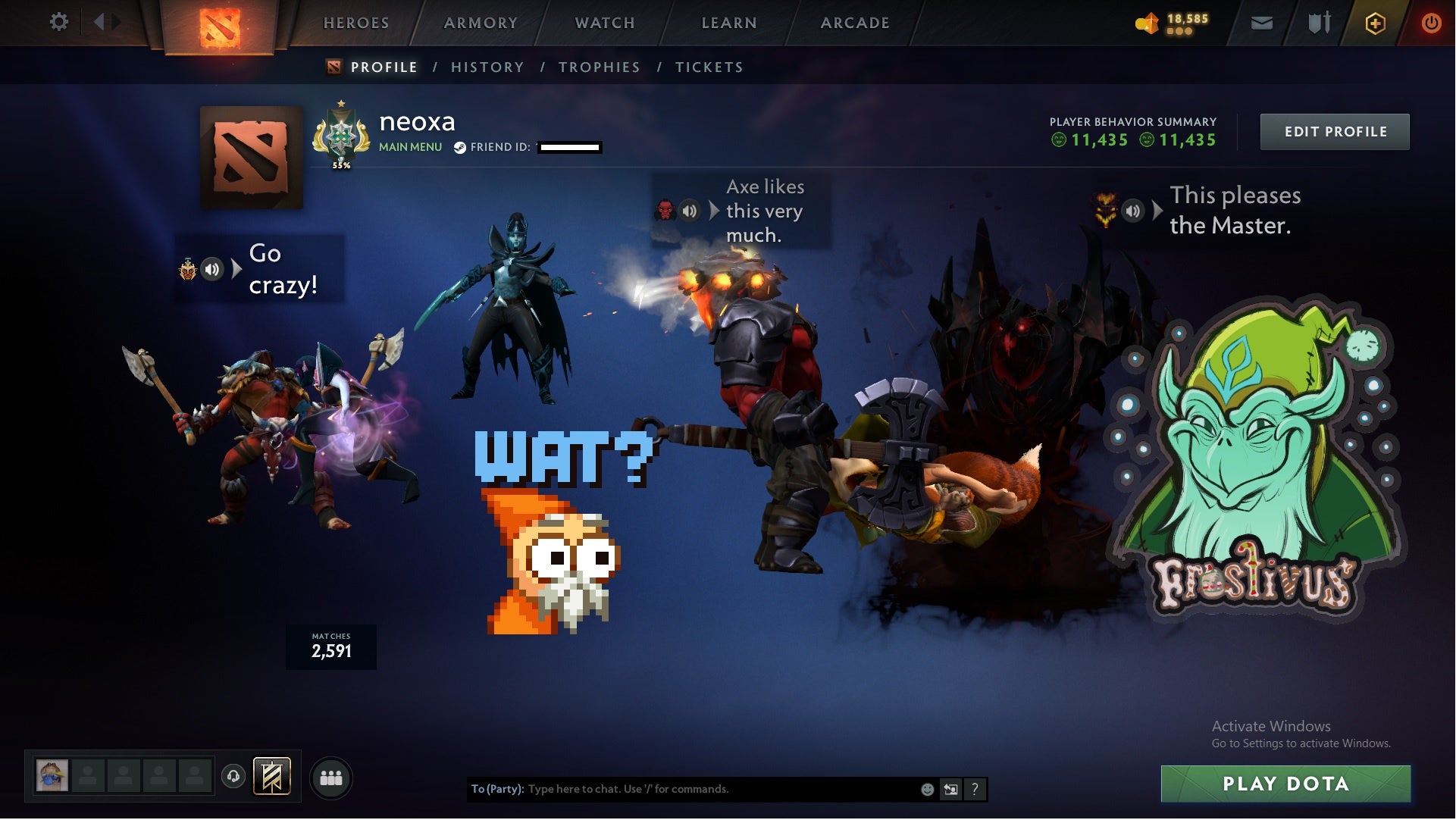The height and width of the screenshot is (820, 1456).
Task: Click the red power button to quit
Action: (x=1431, y=23)
